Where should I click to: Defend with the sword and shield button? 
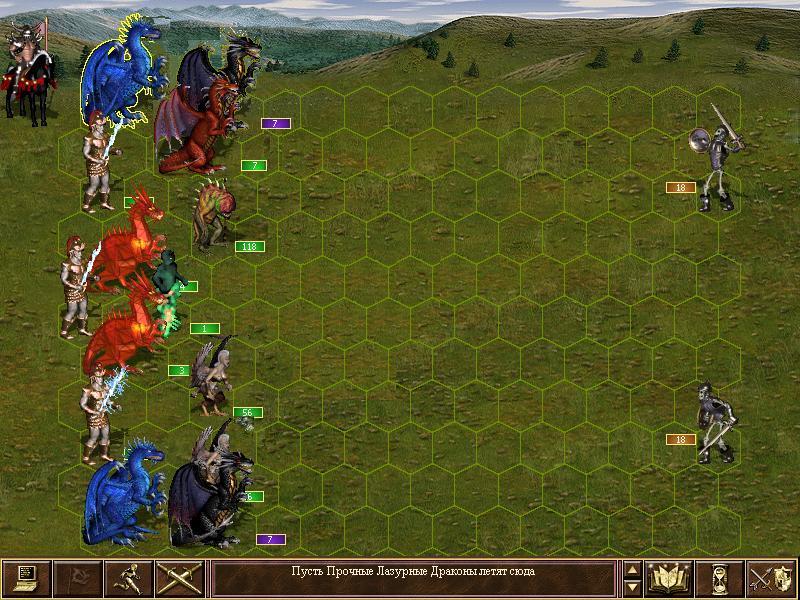(771, 578)
